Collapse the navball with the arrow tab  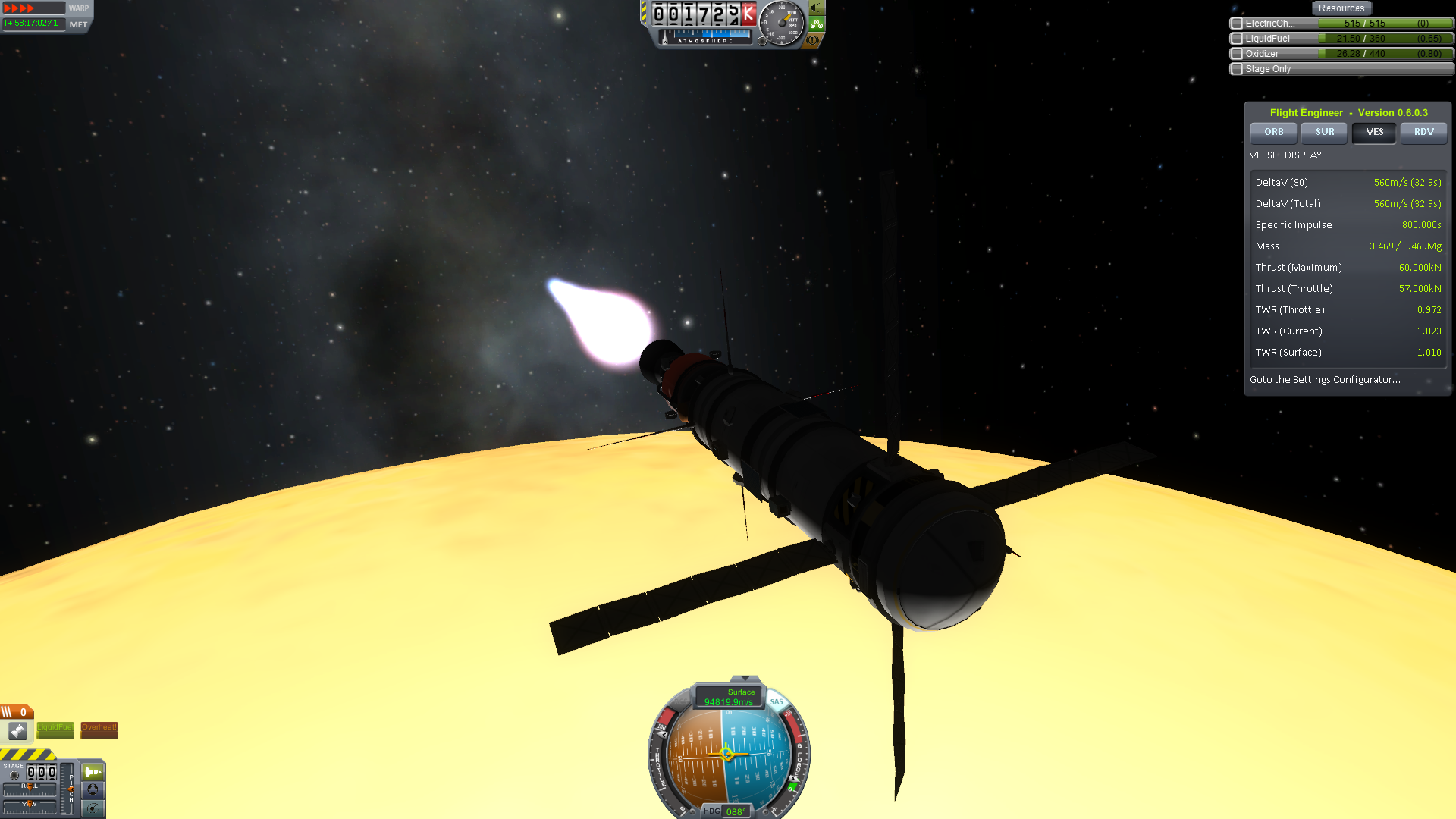pos(745,679)
